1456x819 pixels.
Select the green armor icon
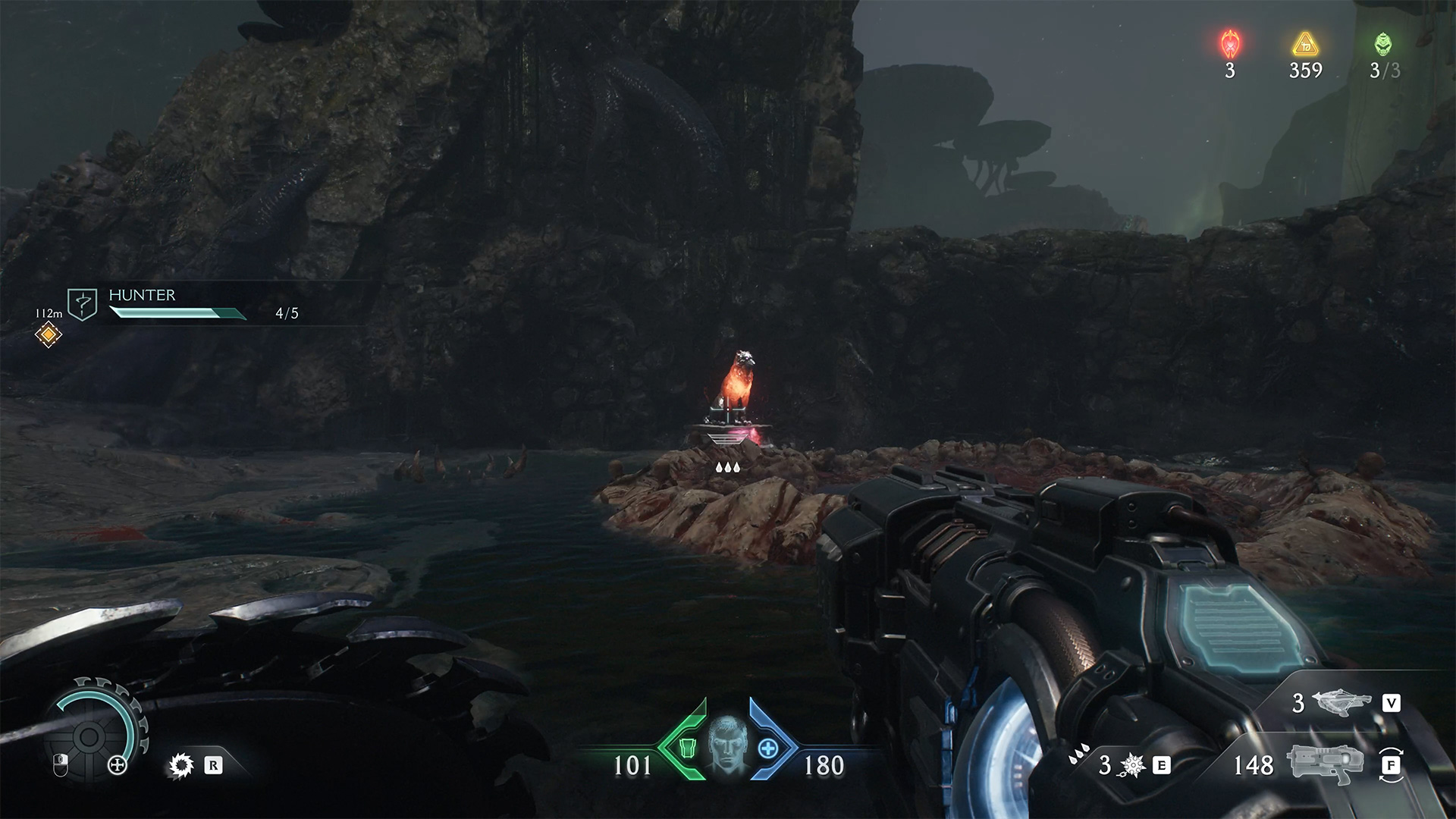click(687, 748)
